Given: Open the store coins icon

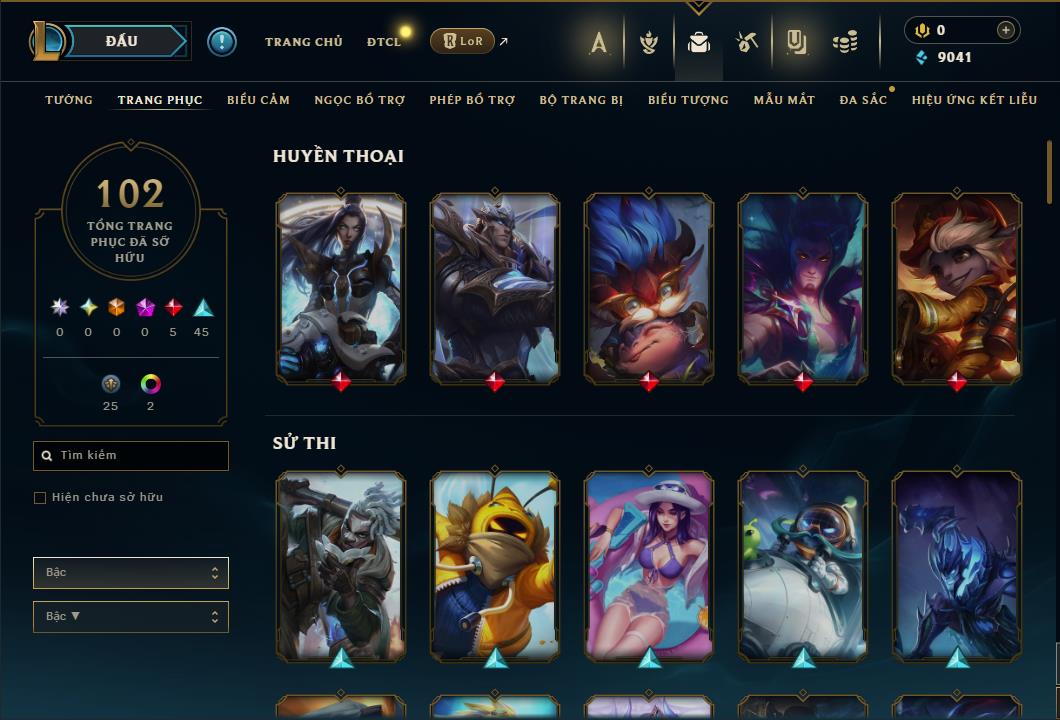Looking at the screenshot, I should click(845, 42).
